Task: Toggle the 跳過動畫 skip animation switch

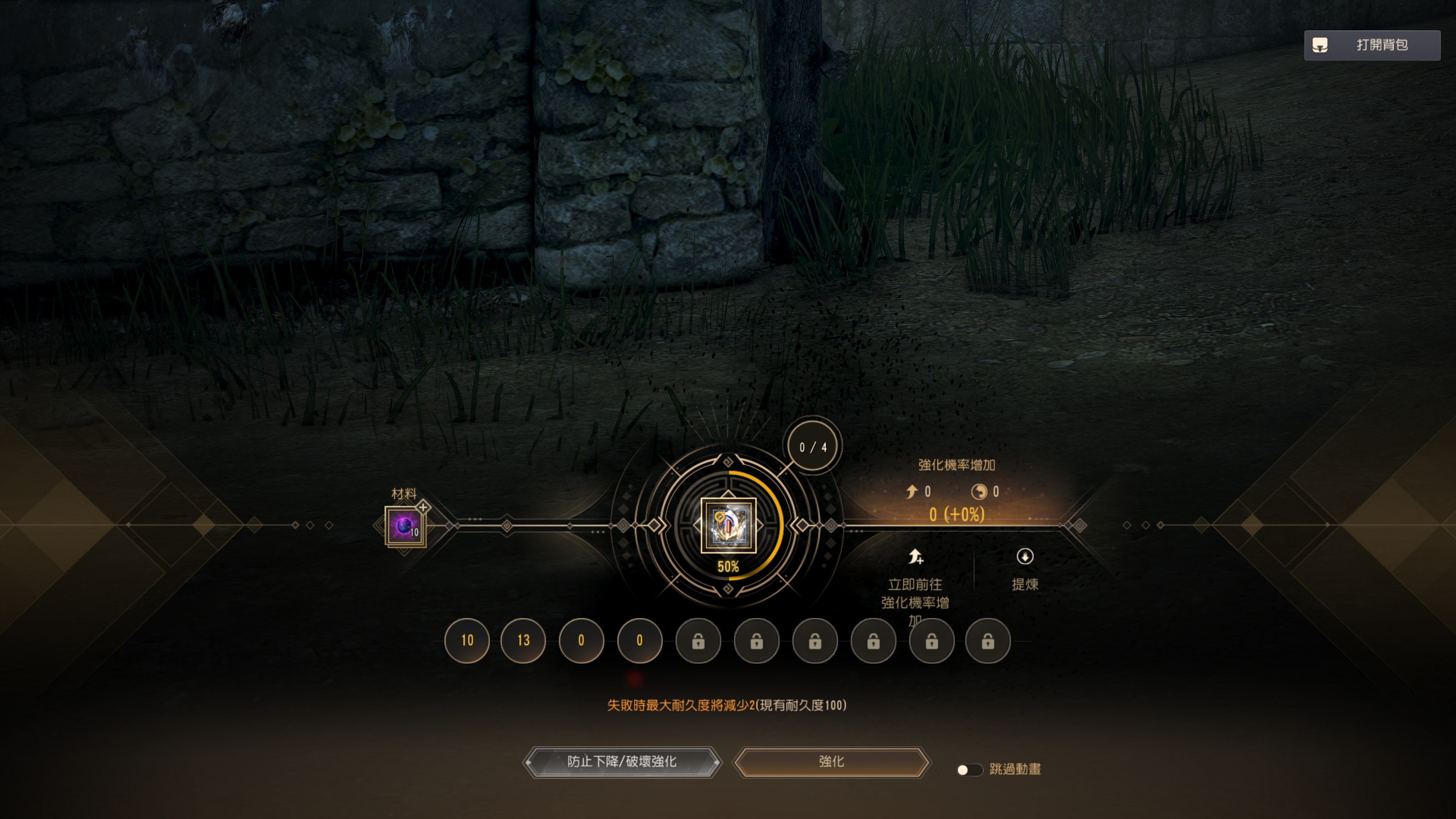Action: (x=969, y=769)
